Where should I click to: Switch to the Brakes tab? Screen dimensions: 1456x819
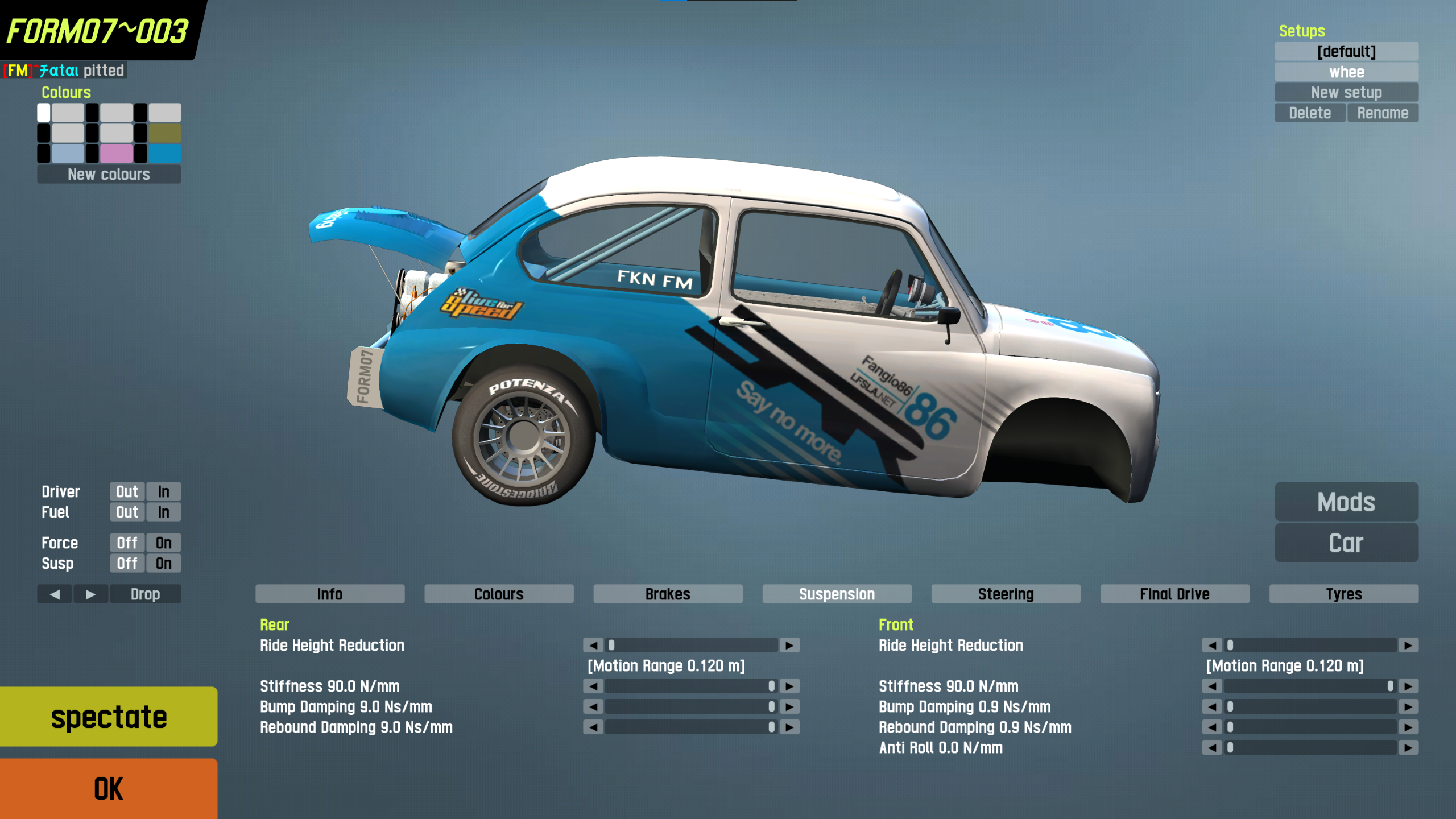668,594
